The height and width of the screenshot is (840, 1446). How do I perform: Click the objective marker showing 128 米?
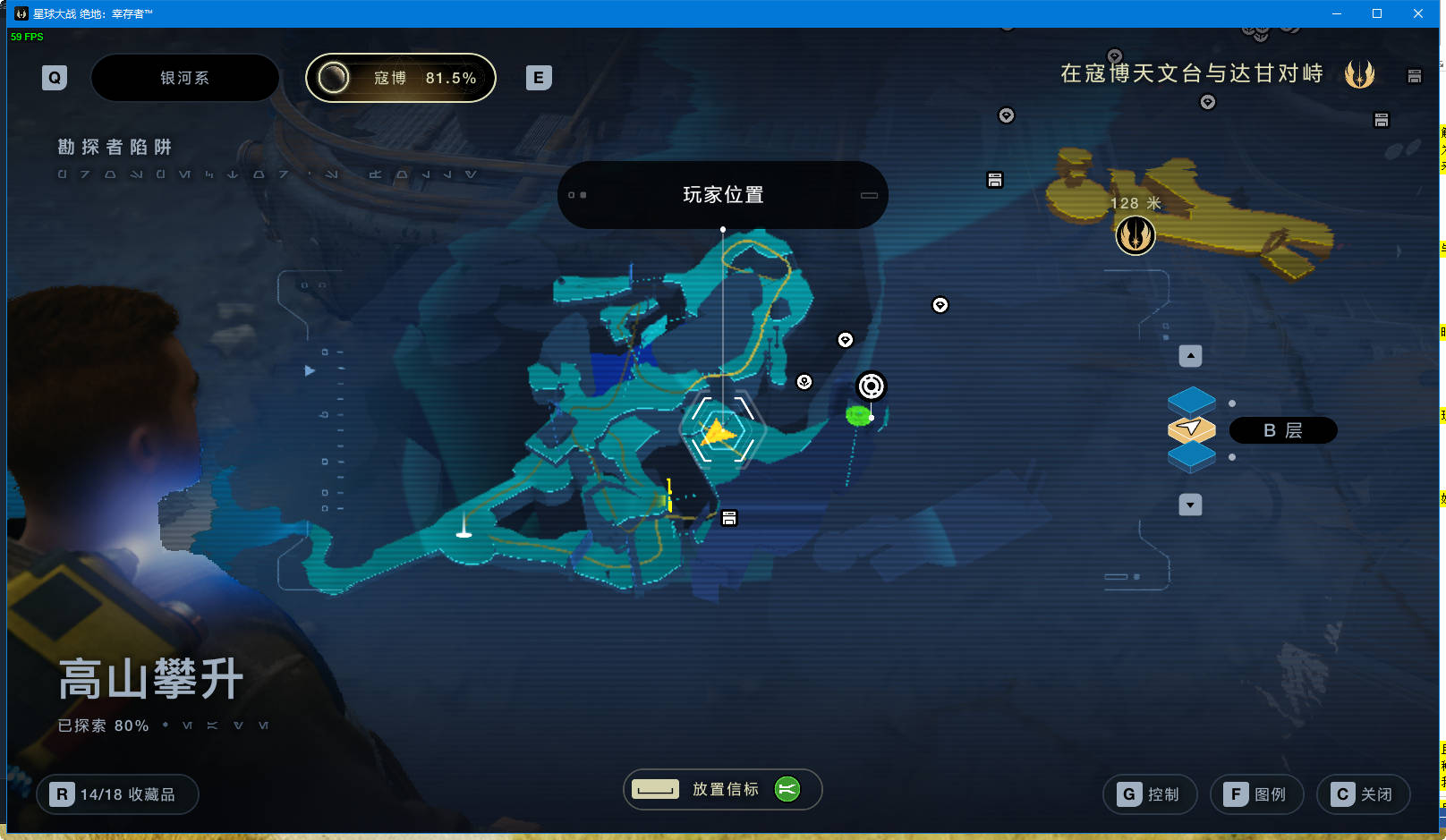1136,235
